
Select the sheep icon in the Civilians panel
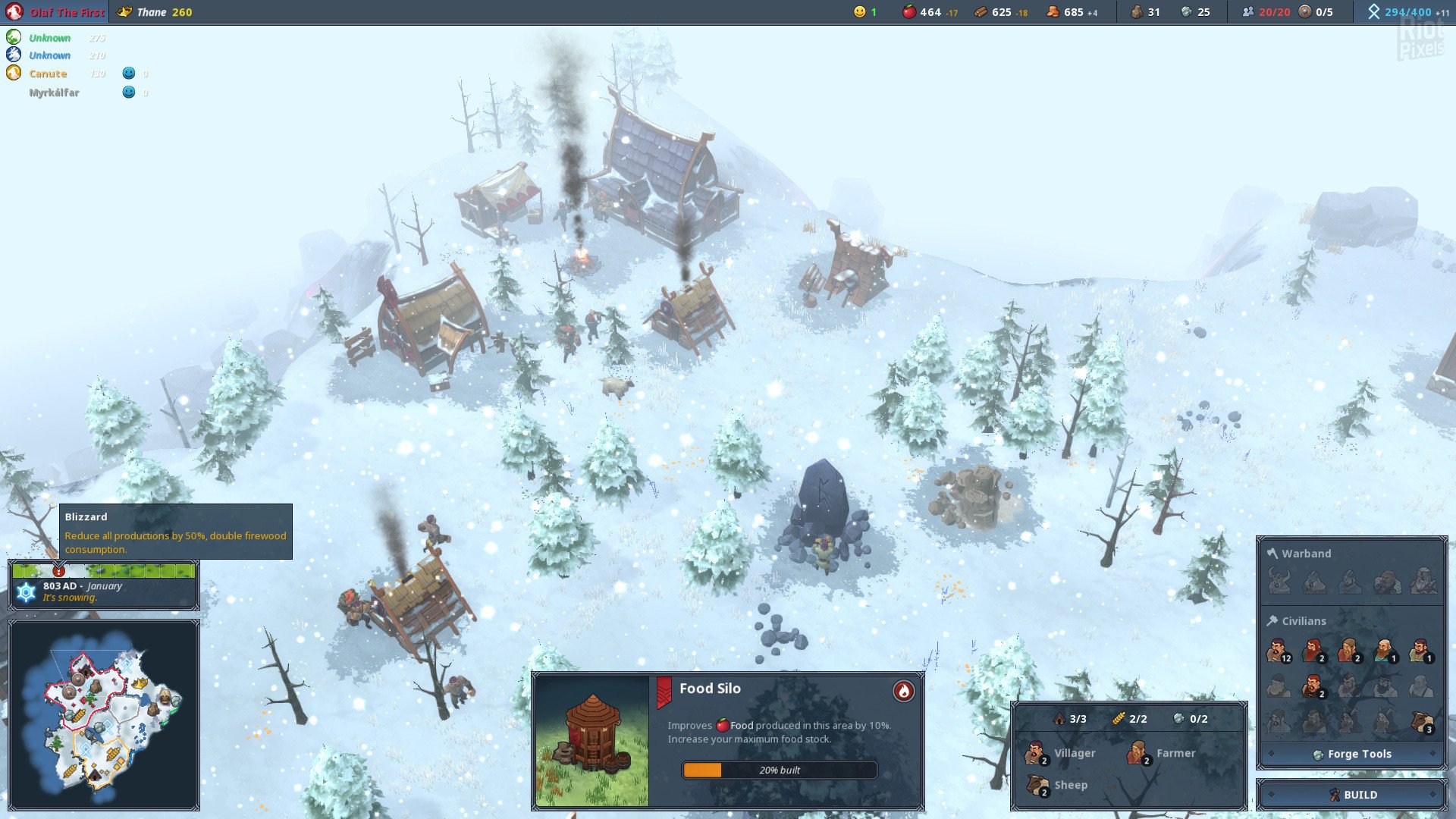tap(1421, 722)
